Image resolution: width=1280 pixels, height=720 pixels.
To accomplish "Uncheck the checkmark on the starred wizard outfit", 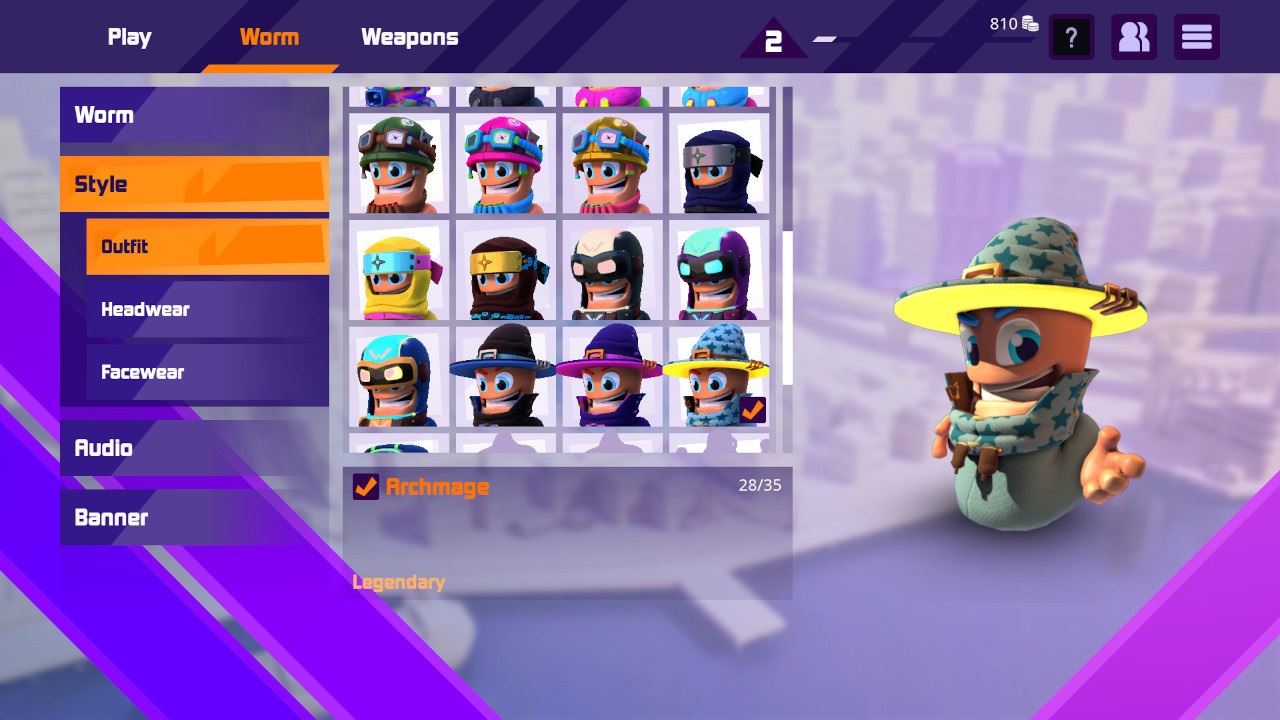I will point(750,408).
